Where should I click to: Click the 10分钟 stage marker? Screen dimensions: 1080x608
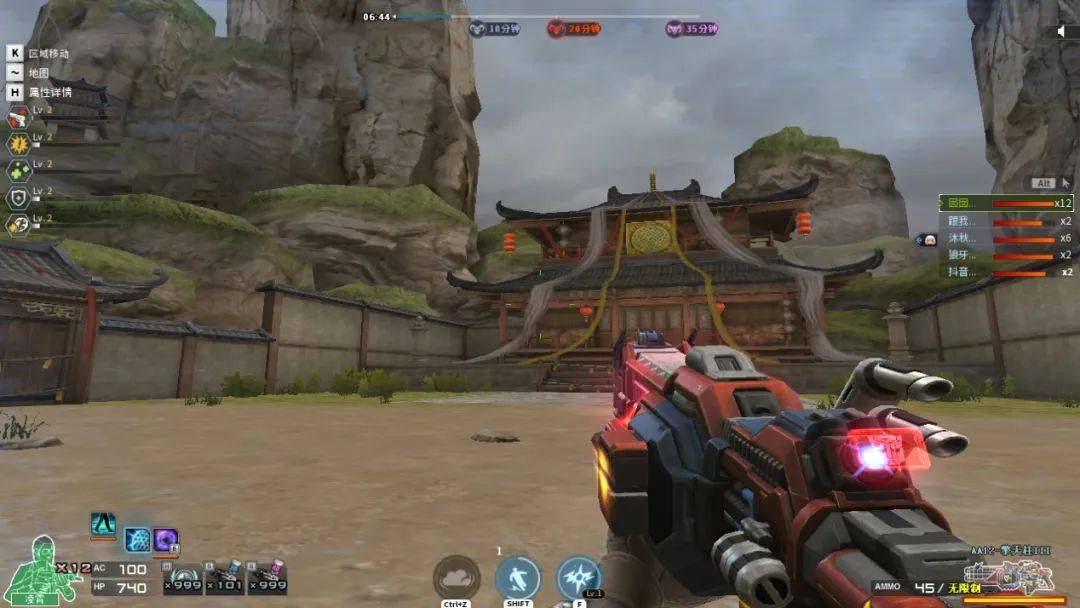[x=495, y=29]
